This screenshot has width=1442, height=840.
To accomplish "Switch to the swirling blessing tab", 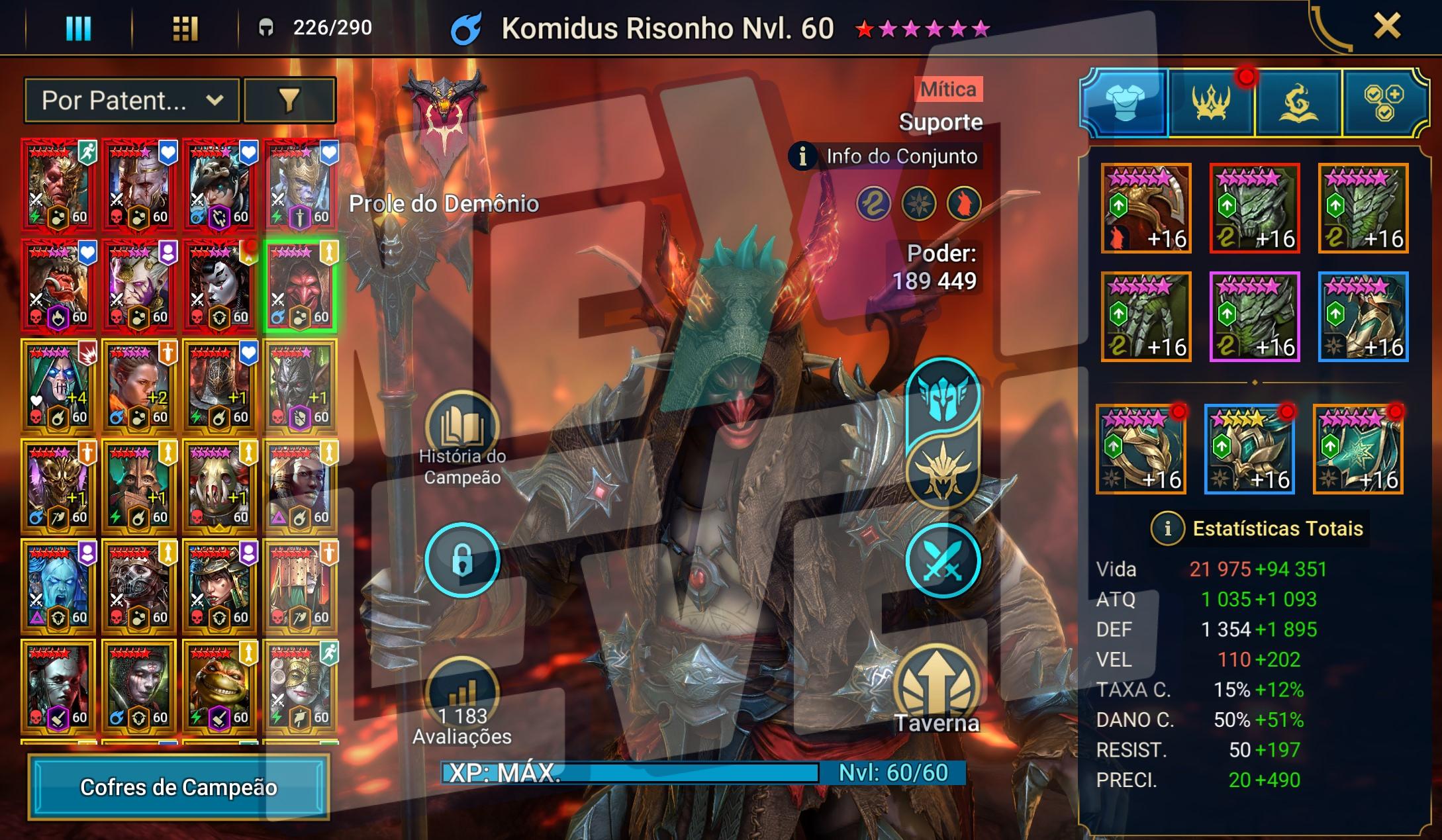I will 1298,103.
